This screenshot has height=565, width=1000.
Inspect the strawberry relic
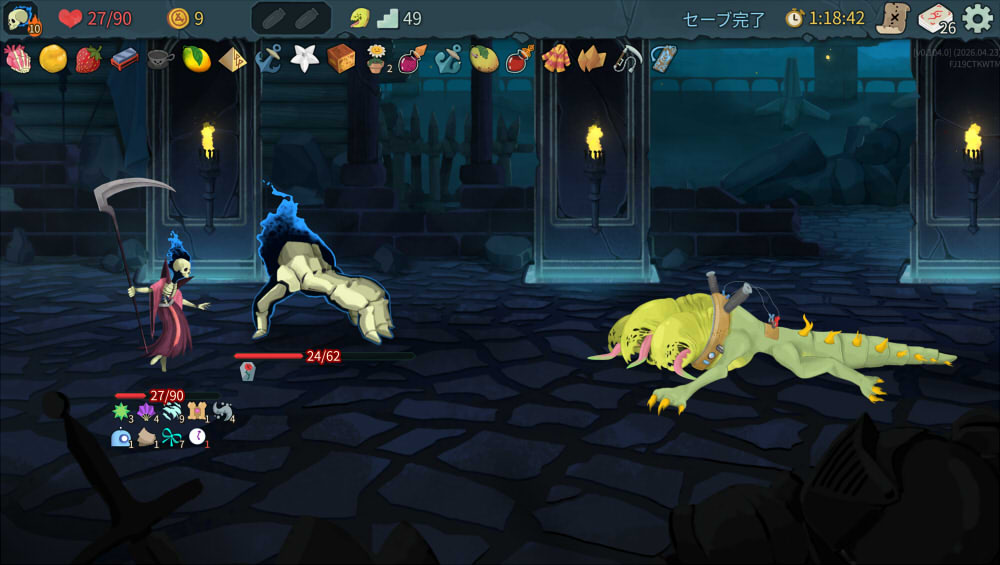click(89, 59)
